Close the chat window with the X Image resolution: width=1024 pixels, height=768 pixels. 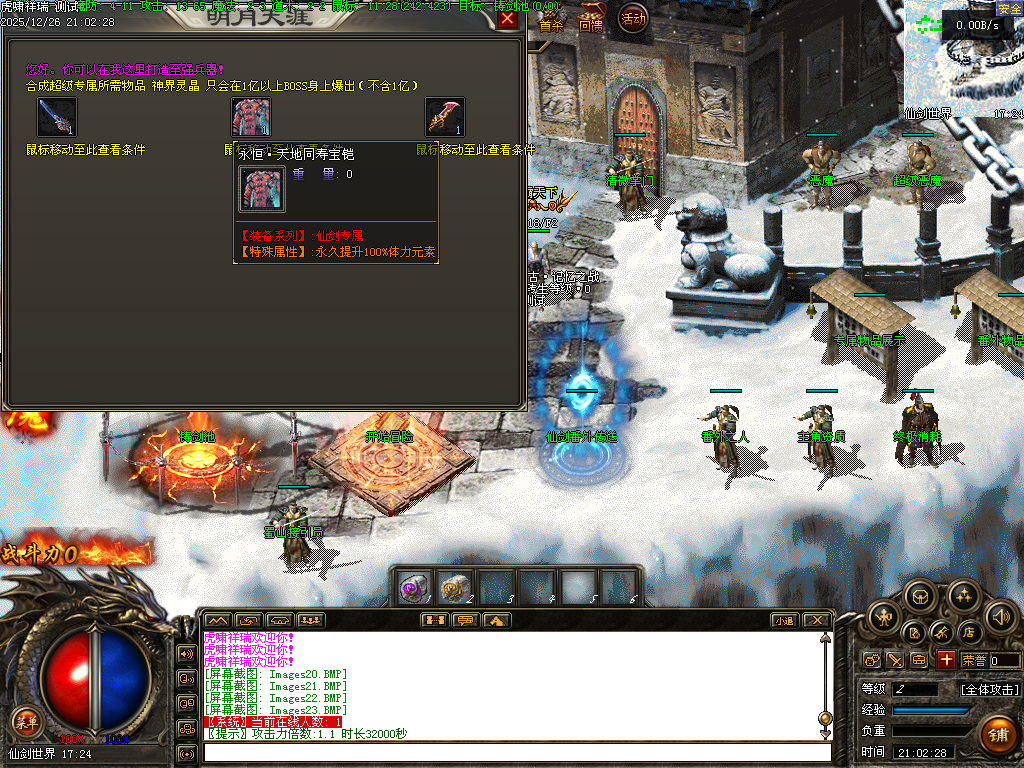click(x=816, y=620)
